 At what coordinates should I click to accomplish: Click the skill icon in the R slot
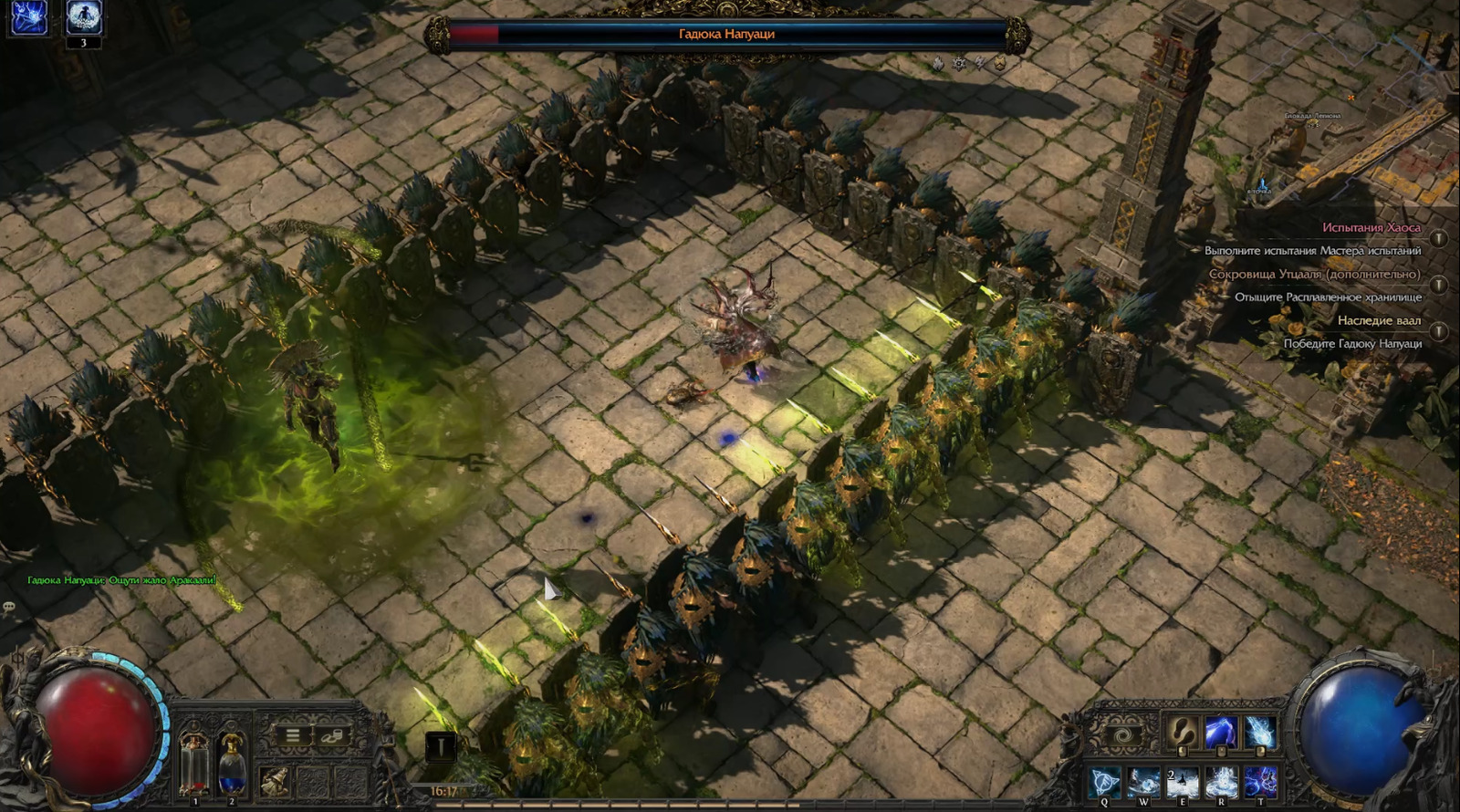[1221, 780]
